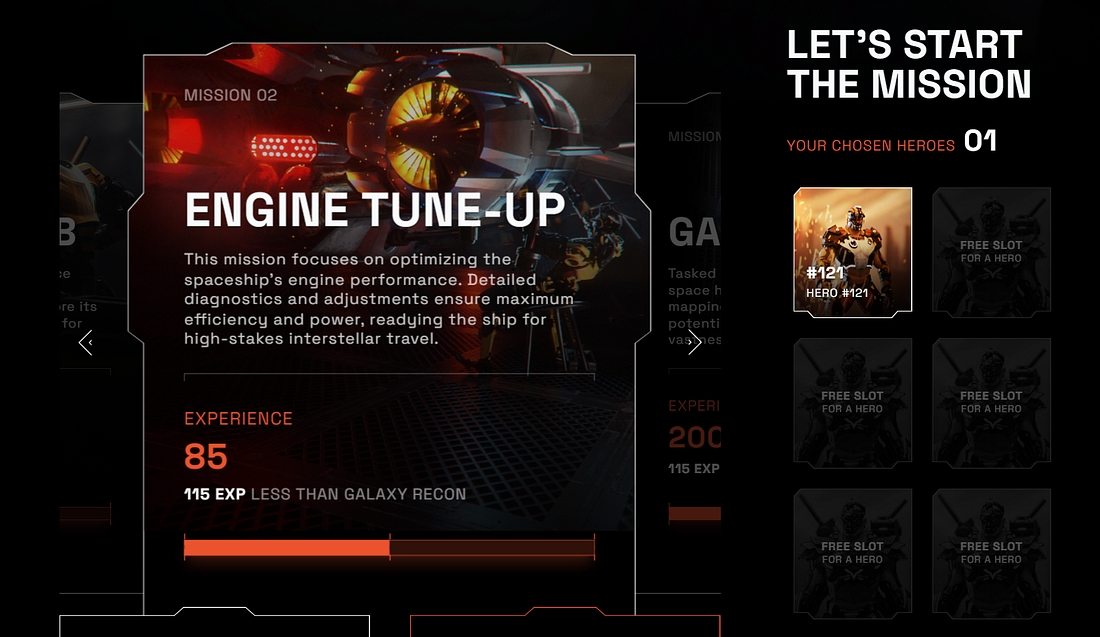Show the previous mission with left arrow
The height and width of the screenshot is (637, 1100).
point(86,343)
